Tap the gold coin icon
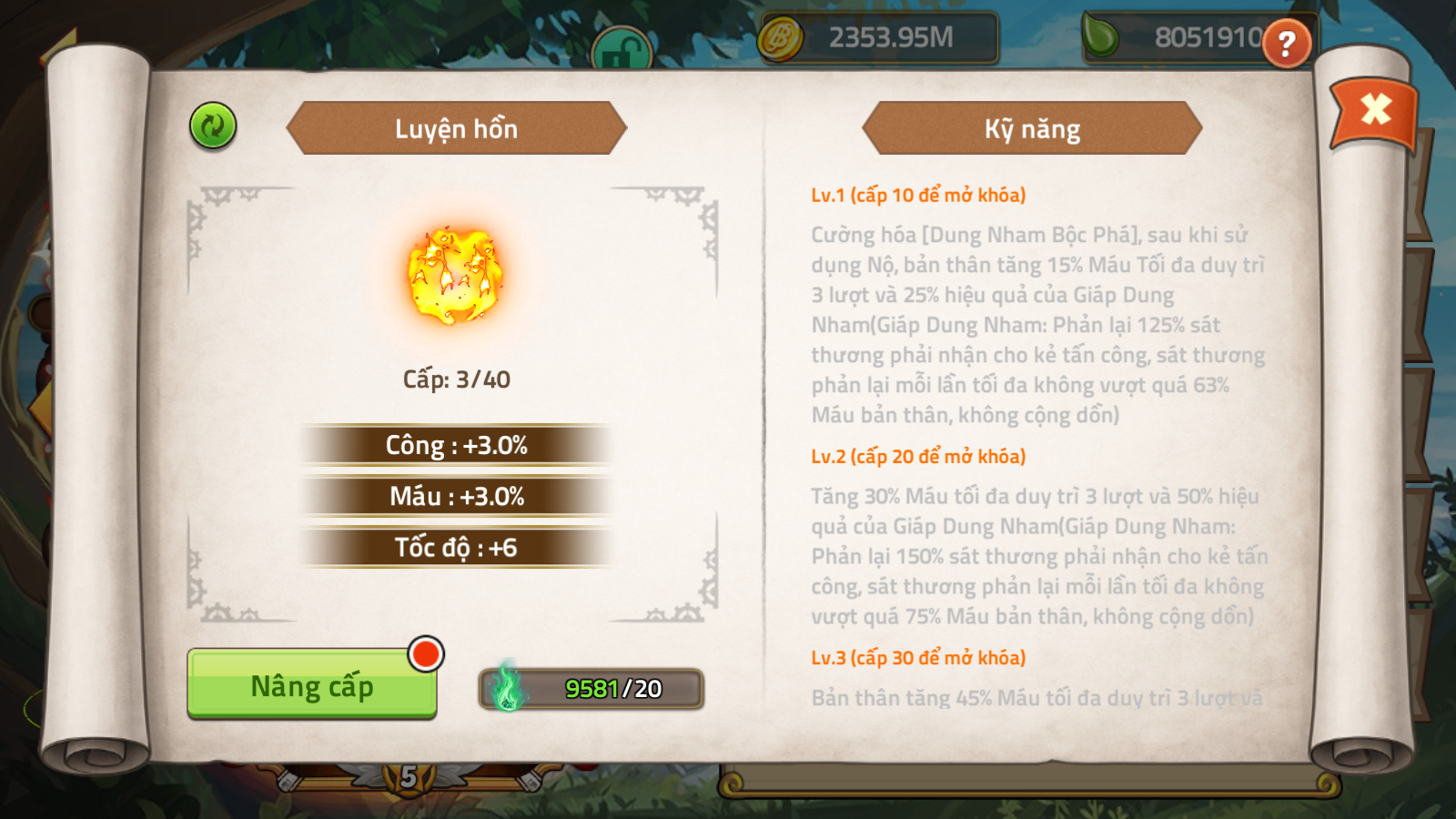The image size is (1456, 819). point(780,39)
